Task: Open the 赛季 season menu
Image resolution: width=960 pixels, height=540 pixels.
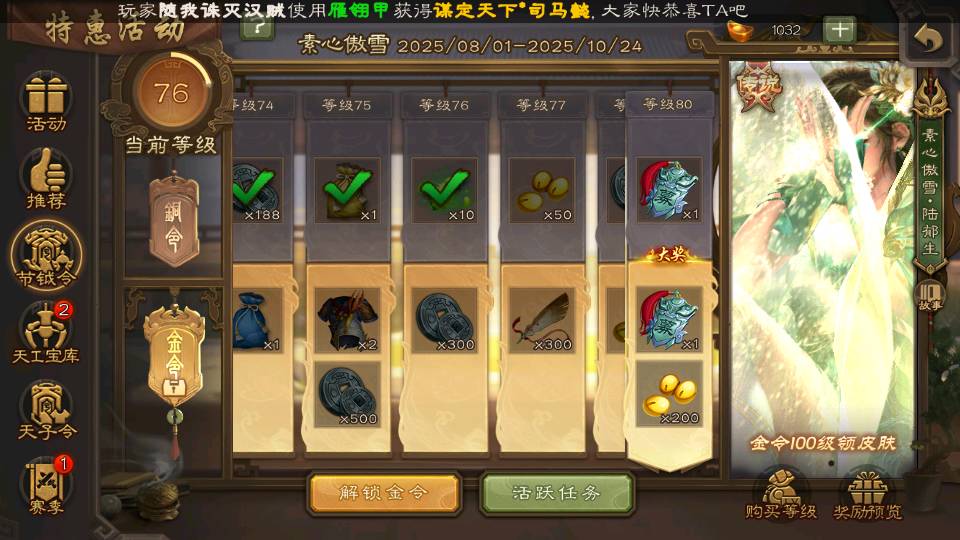Action: click(46, 483)
